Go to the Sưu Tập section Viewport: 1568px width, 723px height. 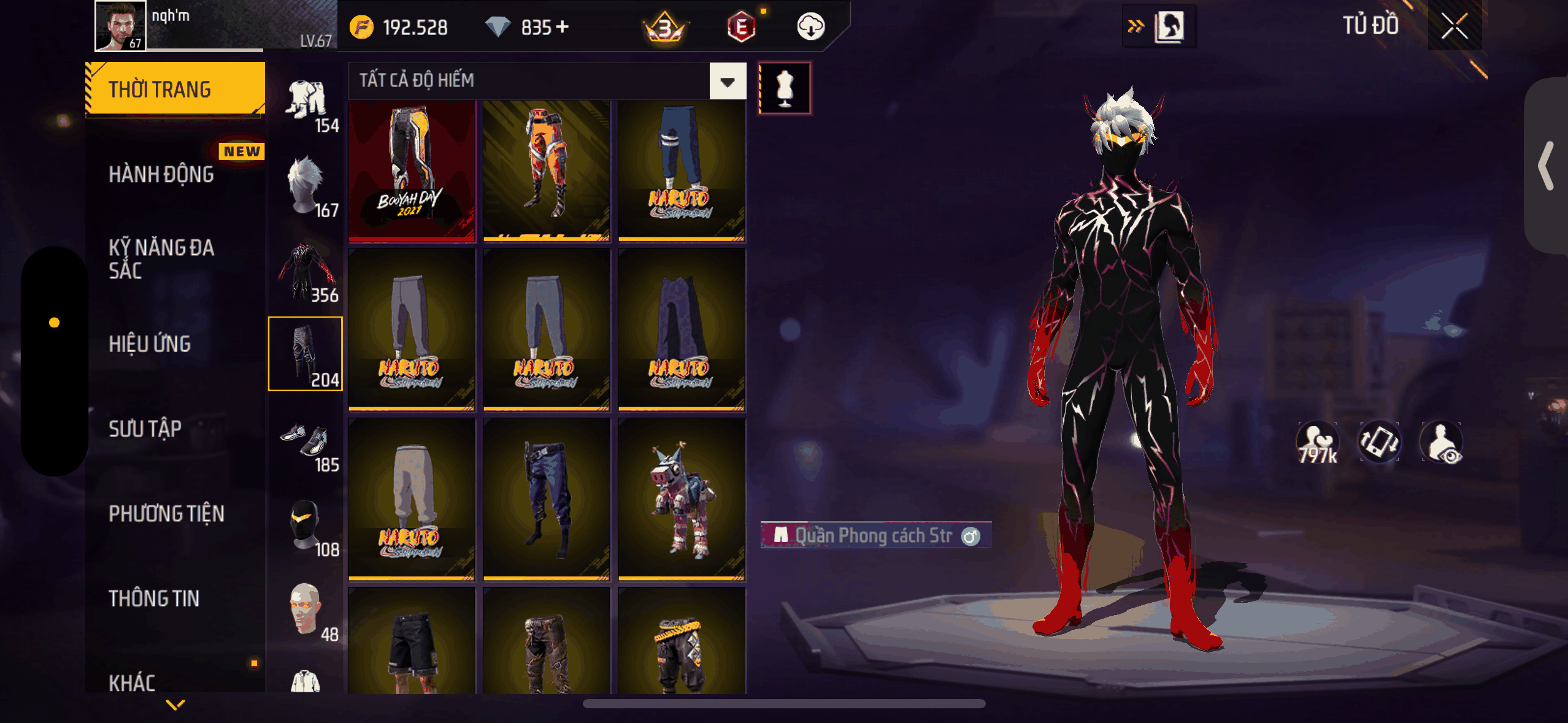pyautogui.click(x=145, y=429)
